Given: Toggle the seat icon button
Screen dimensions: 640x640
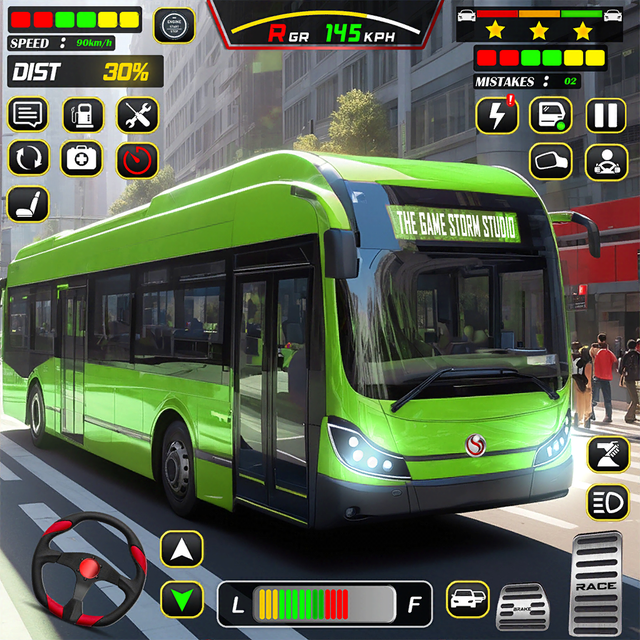Looking at the screenshot, I should [x=28, y=204].
